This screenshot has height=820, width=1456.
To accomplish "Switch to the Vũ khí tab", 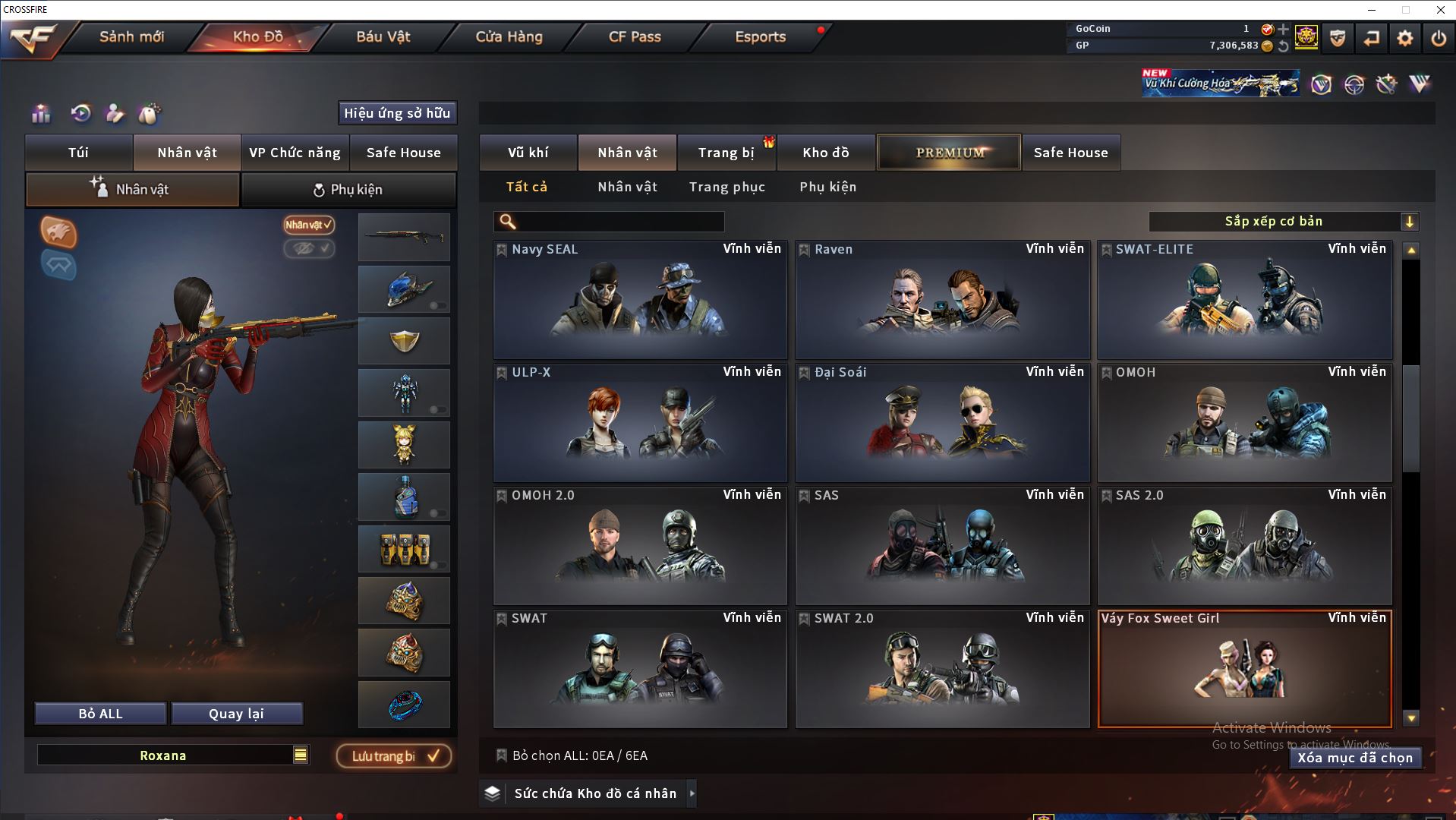I will 528,153.
